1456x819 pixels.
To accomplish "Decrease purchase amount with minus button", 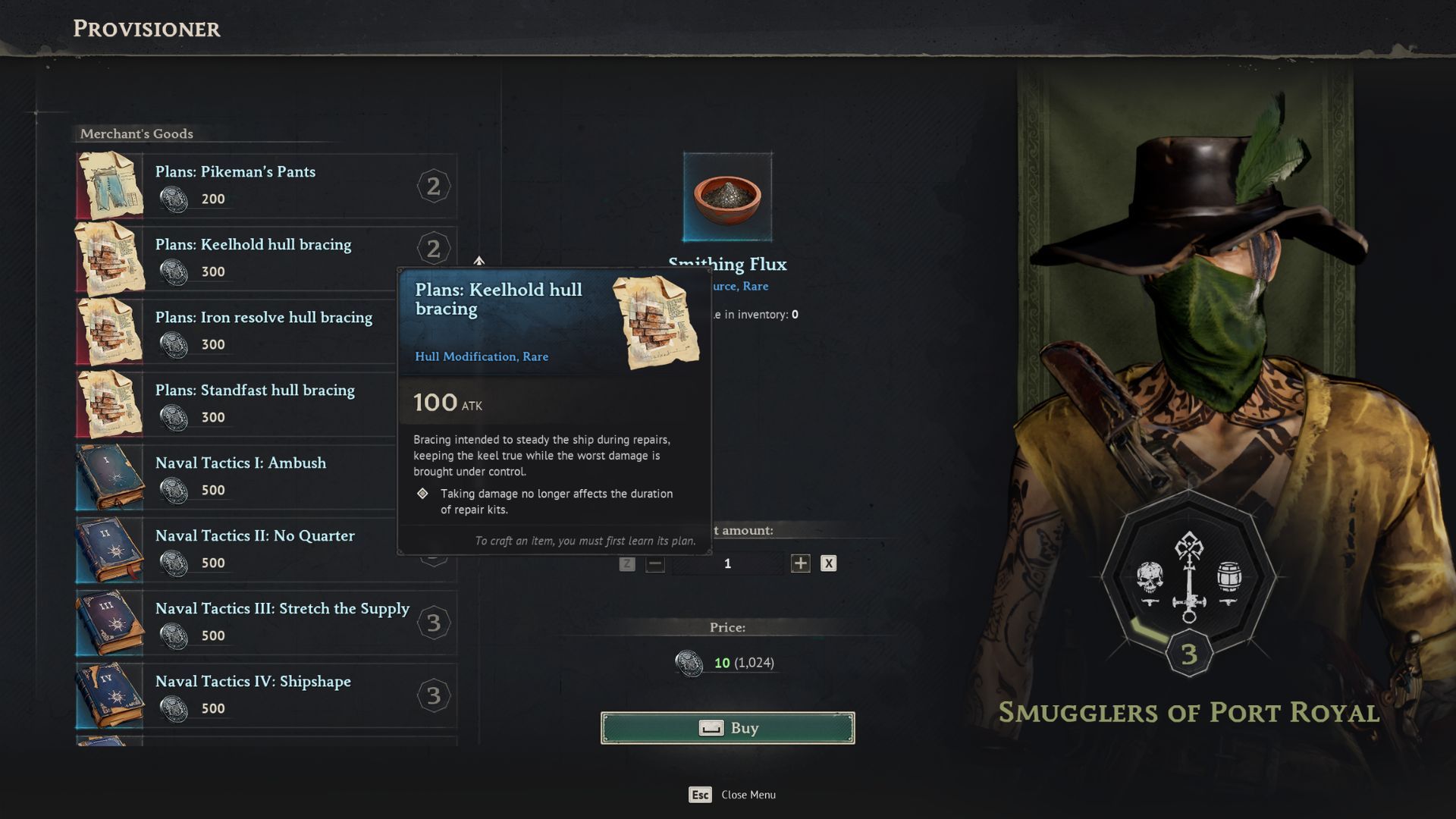I will [x=655, y=563].
